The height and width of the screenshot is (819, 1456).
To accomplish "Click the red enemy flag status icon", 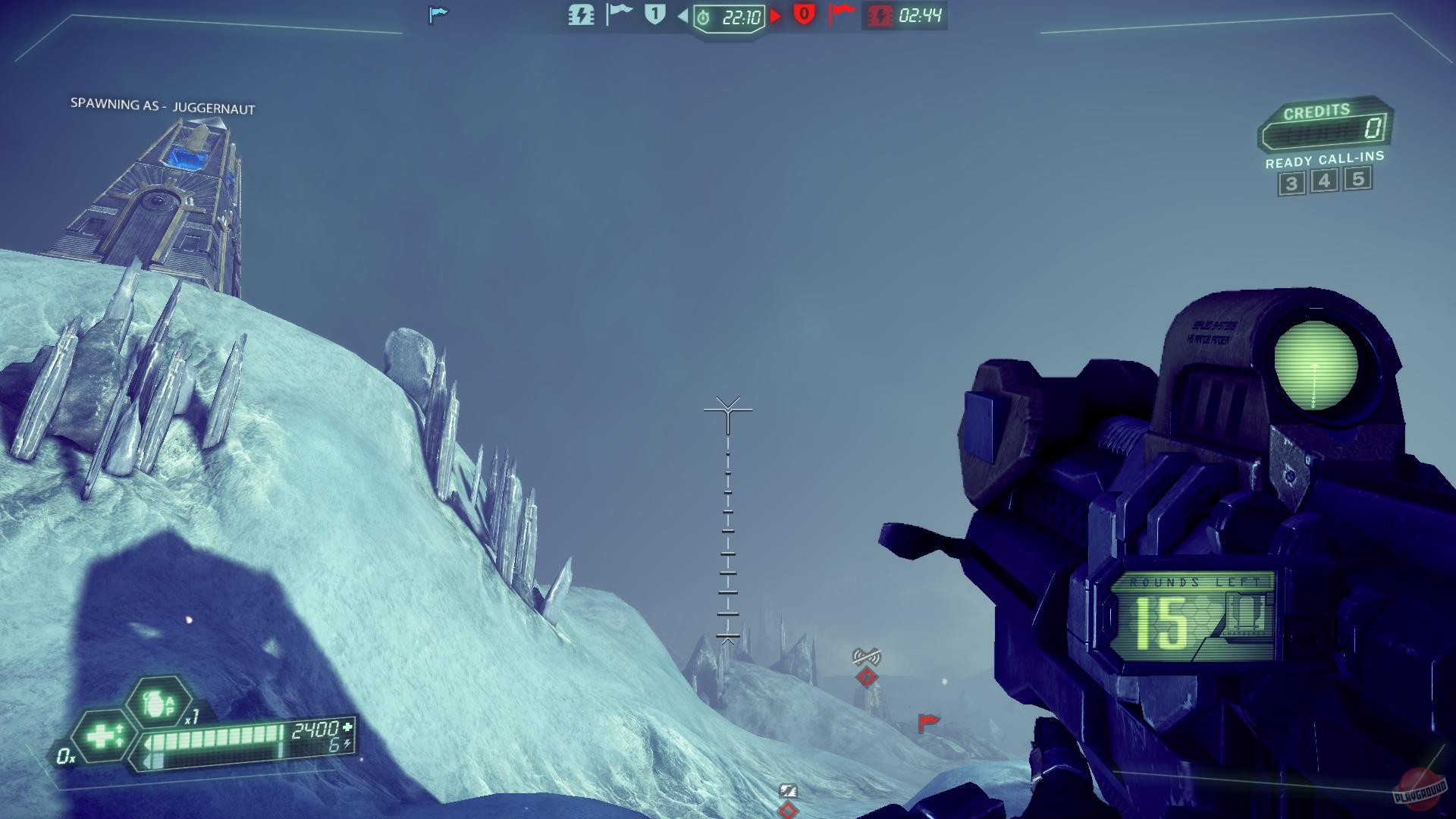I will click(843, 15).
